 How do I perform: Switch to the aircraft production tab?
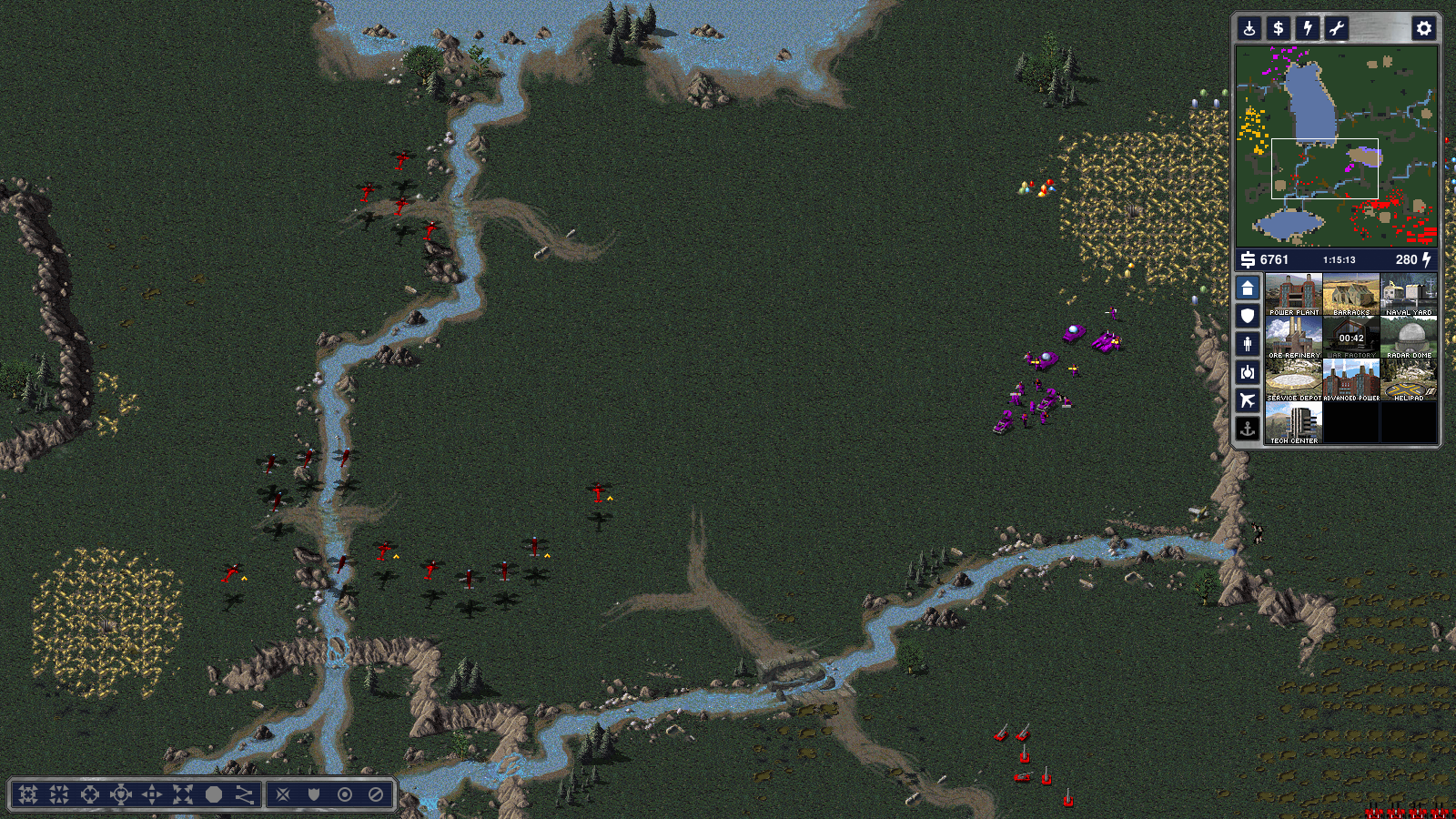pos(1248,400)
